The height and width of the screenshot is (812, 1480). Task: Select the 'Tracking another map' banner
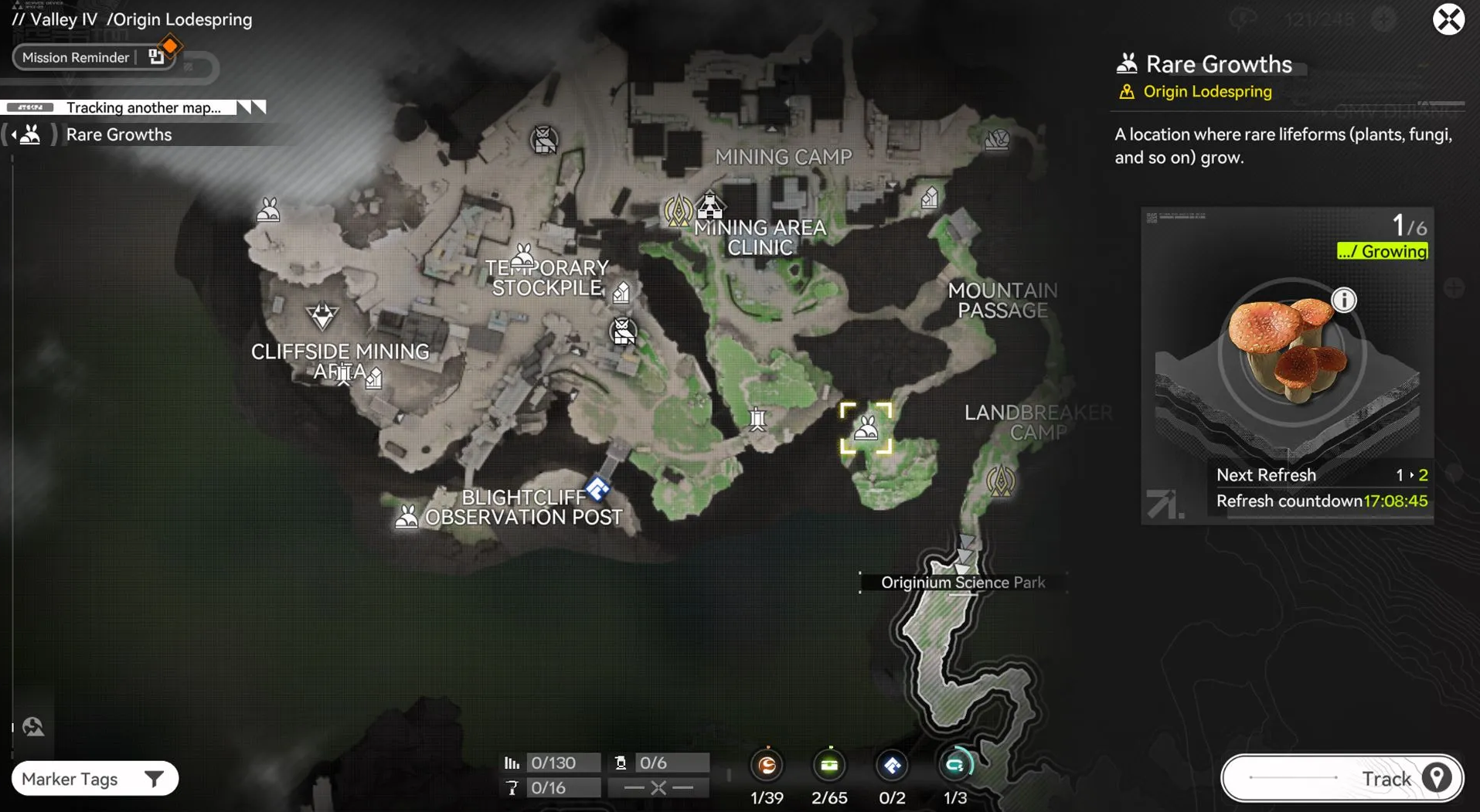click(x=144, y=107)
